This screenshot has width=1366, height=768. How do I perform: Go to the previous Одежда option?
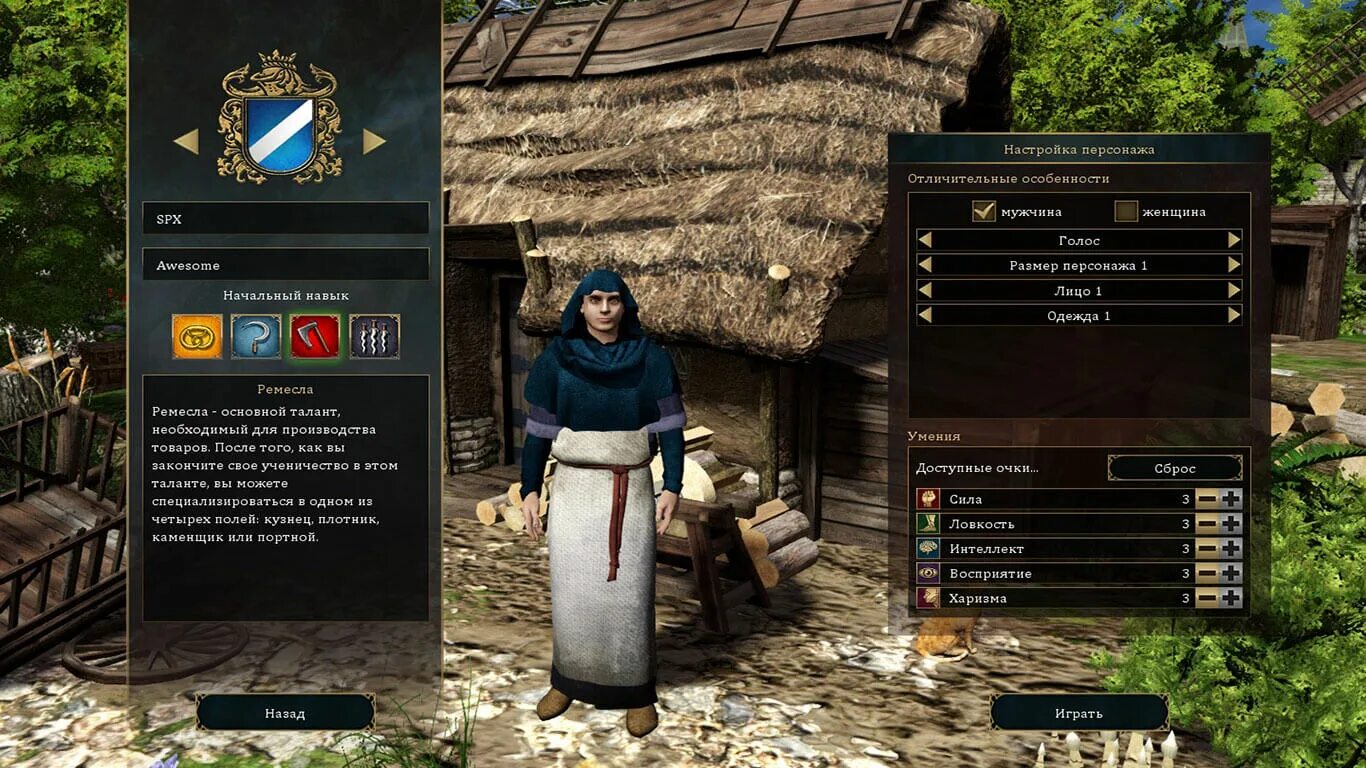[x=925, y=315]
